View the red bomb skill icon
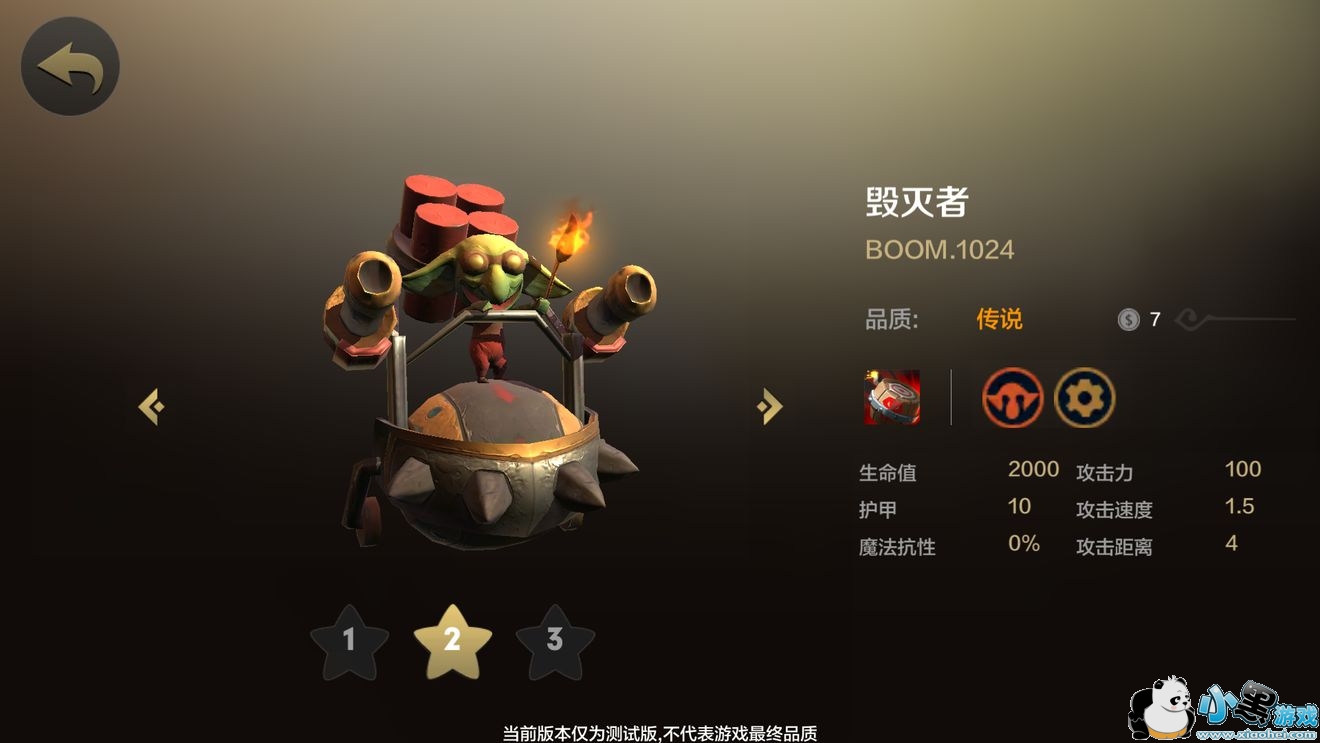 point(892,397)
